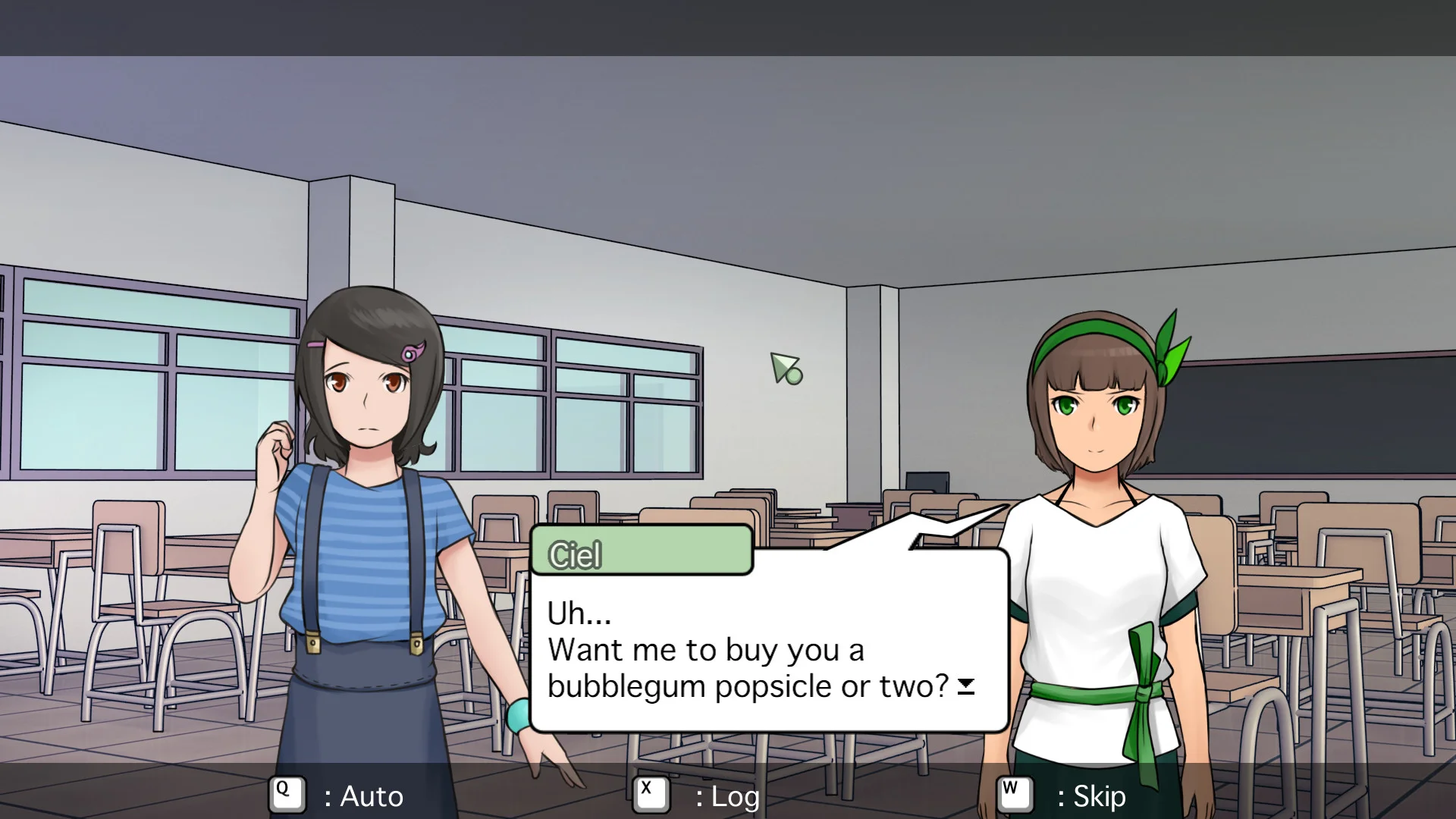Advance Ciel's dialogue by clicking the speech box
The height and width of the screenshot is (819, 1456).
[x=768, y=645]
